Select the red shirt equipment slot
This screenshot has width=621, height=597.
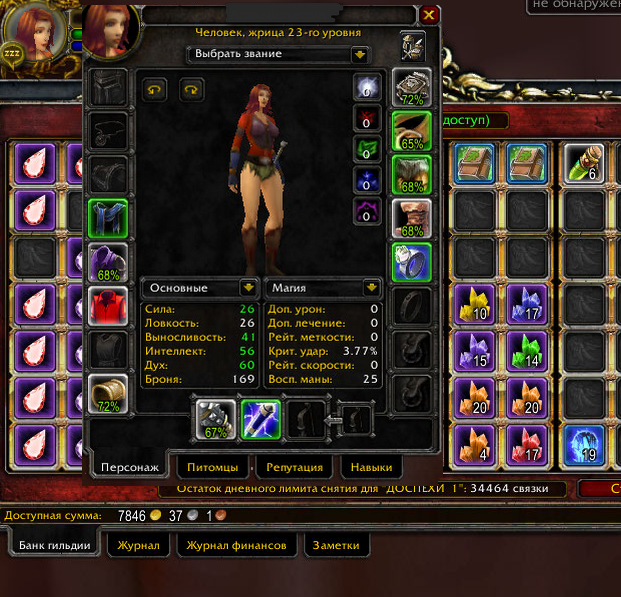108,307
